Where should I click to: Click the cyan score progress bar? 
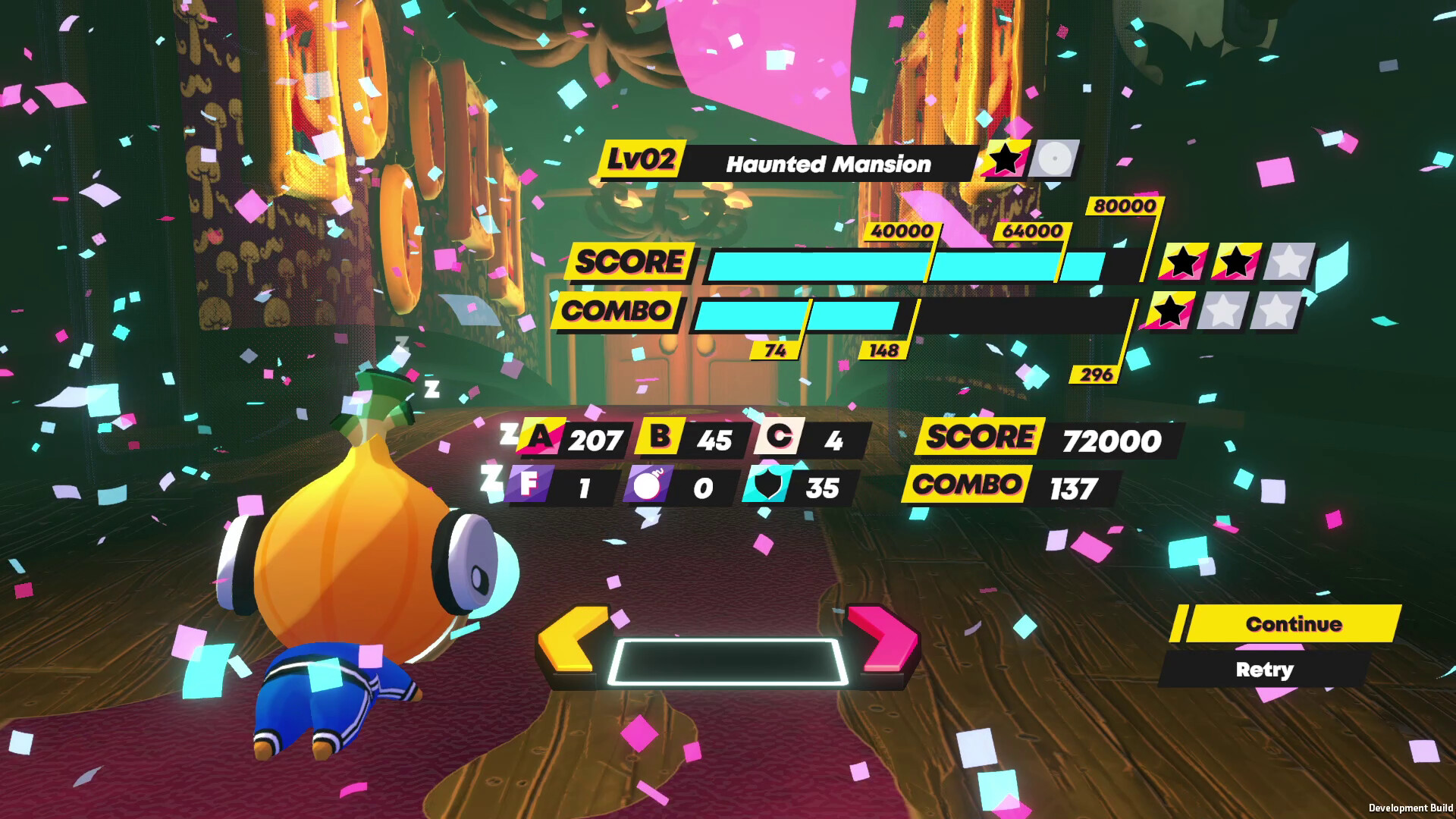click(x=872, y=263)
